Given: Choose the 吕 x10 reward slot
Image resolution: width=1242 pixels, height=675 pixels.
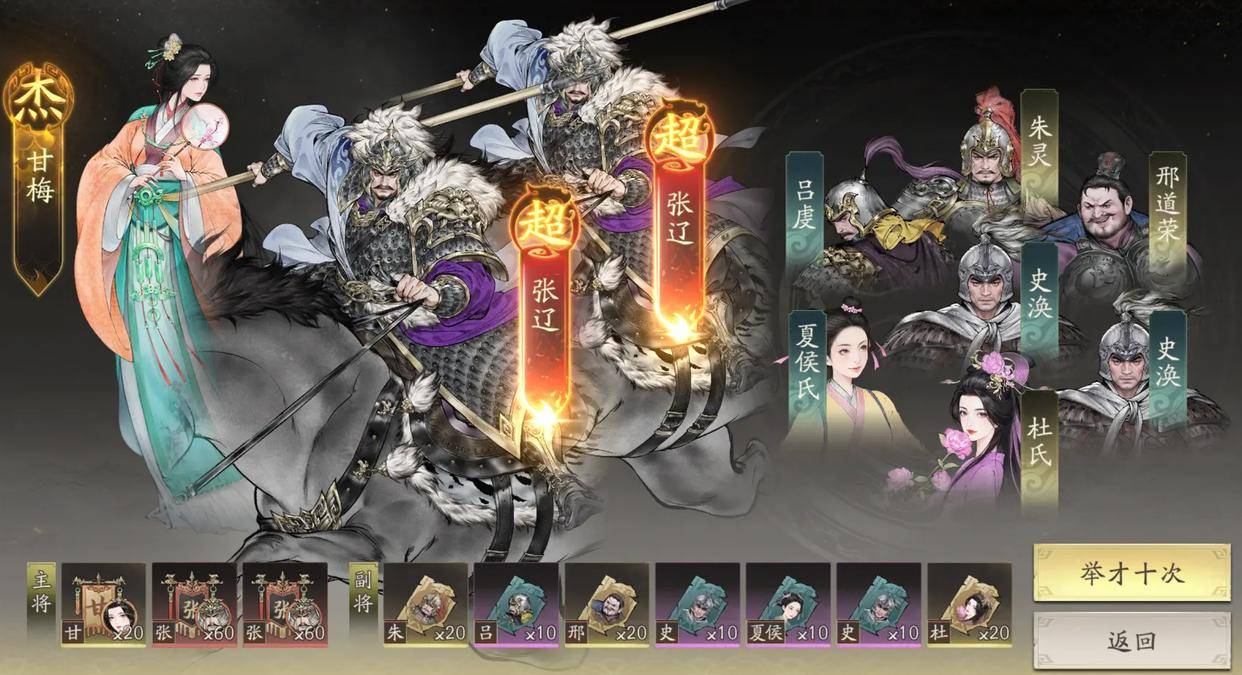Looking at the screenshot, I should [x=516, y=605].
